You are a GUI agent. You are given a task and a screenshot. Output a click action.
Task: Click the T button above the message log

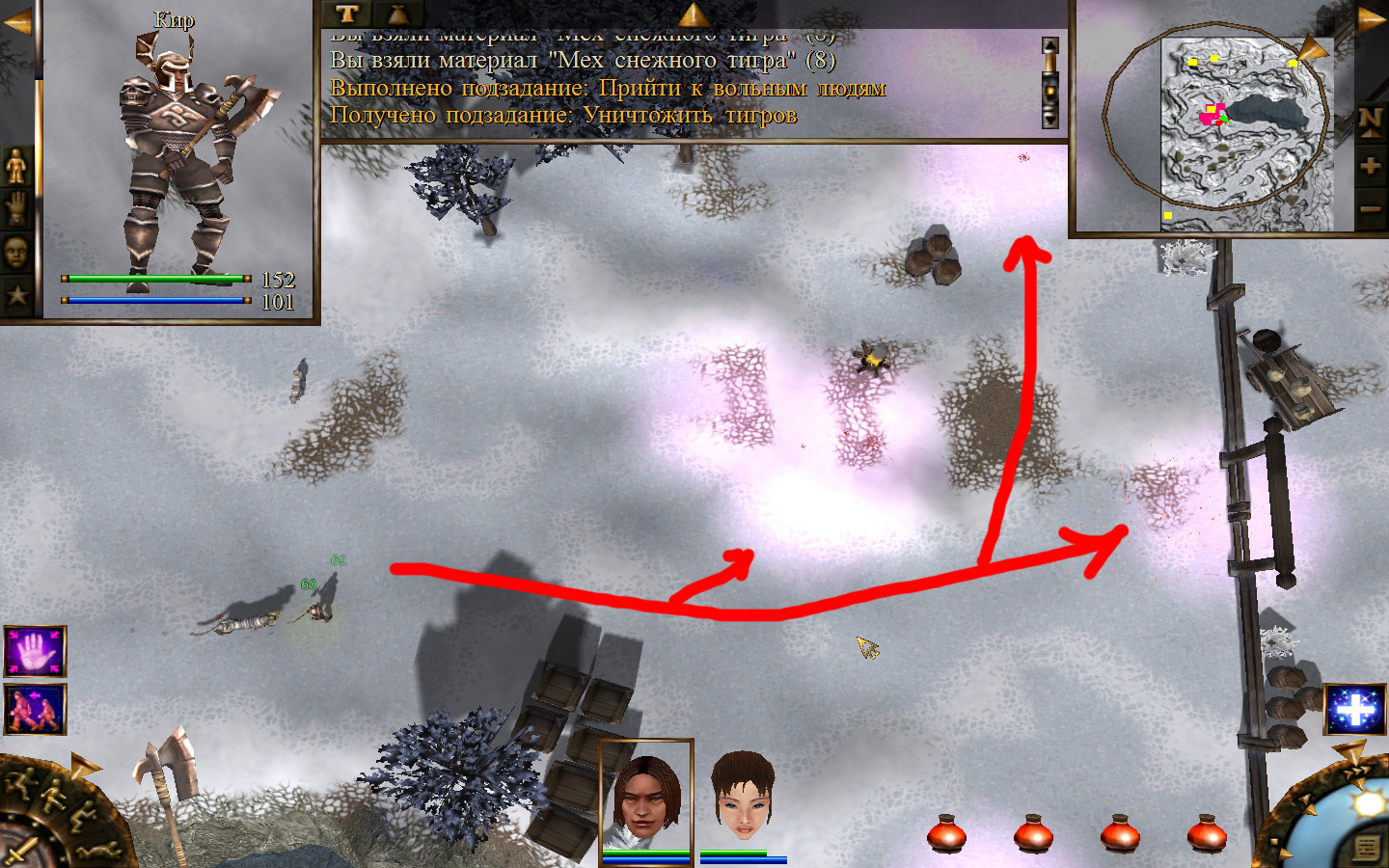pyautogui.click(x=347, y=14)
